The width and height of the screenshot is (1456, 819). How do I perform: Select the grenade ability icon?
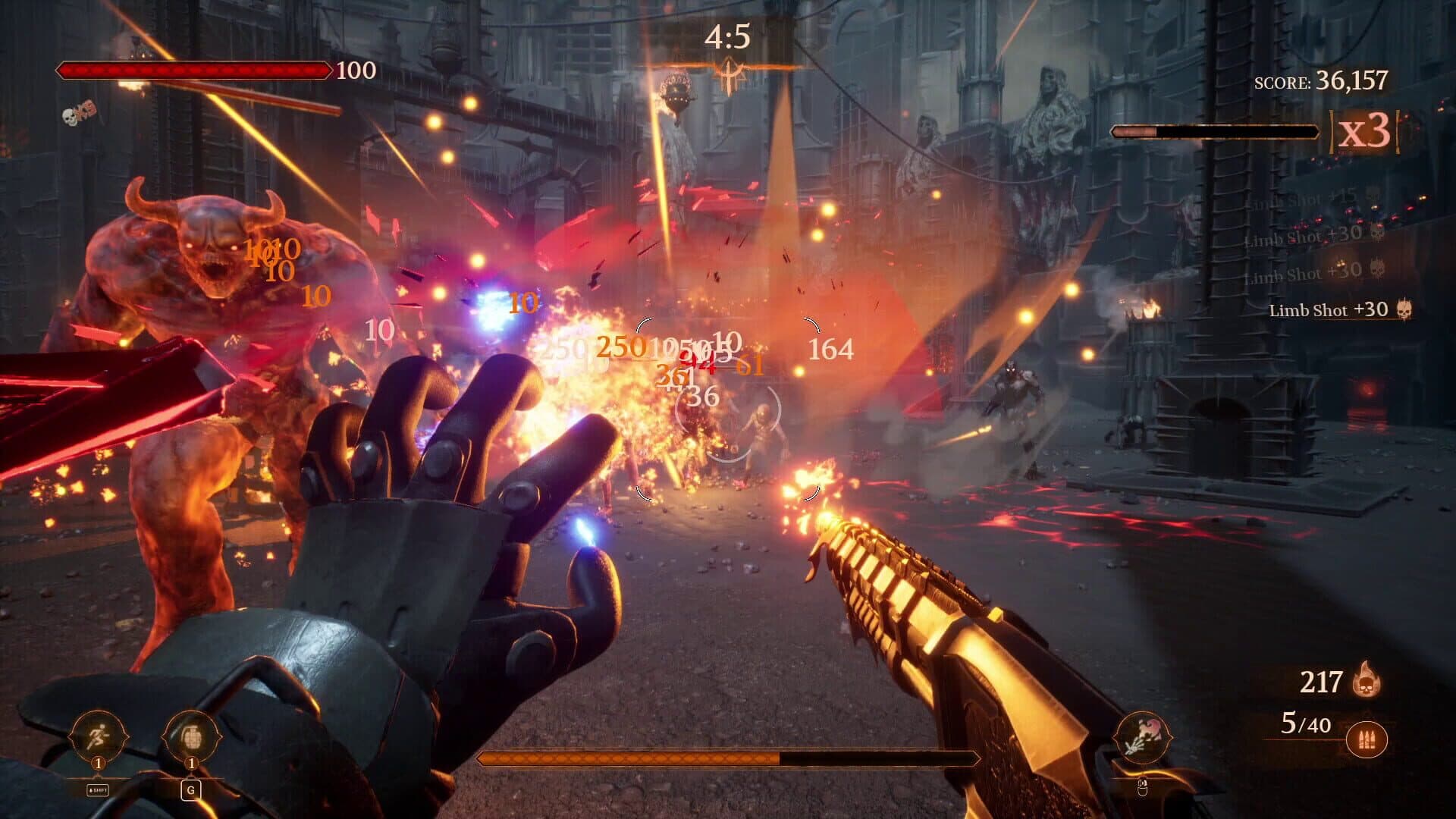[x=191, y=736]
